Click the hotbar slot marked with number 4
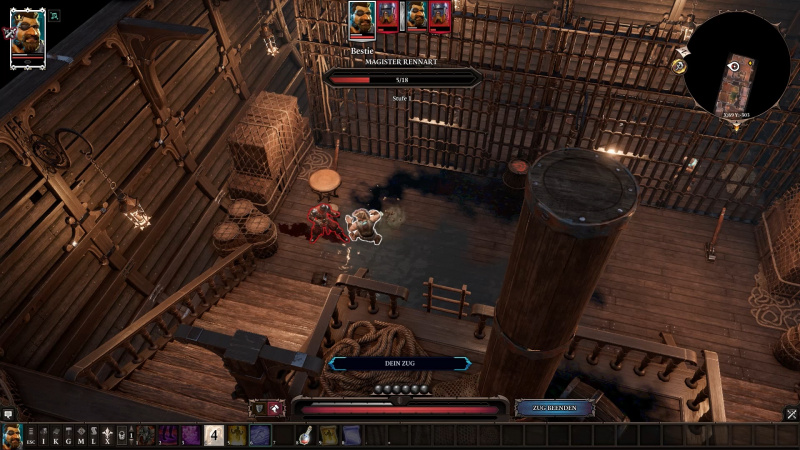800x450 pixels. pyautogui.click(x=213, y=435)
